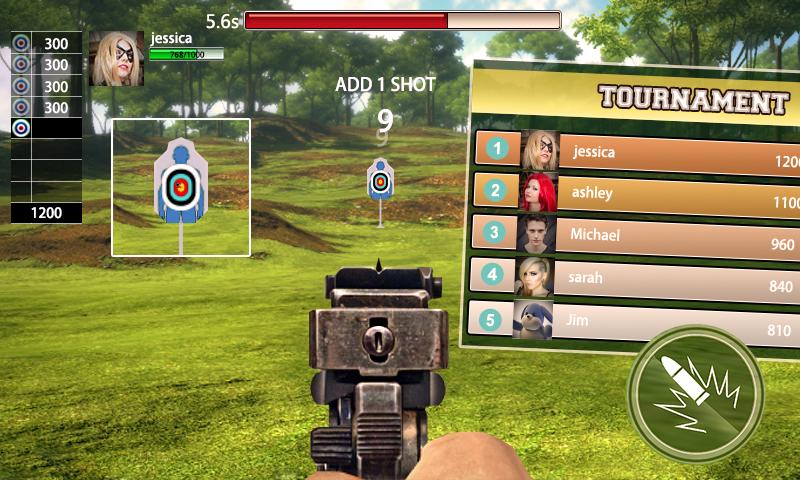This screenshot has width=800, height=480.
Task: Select Jim's tournament leaderboard row
Action: 640,321
